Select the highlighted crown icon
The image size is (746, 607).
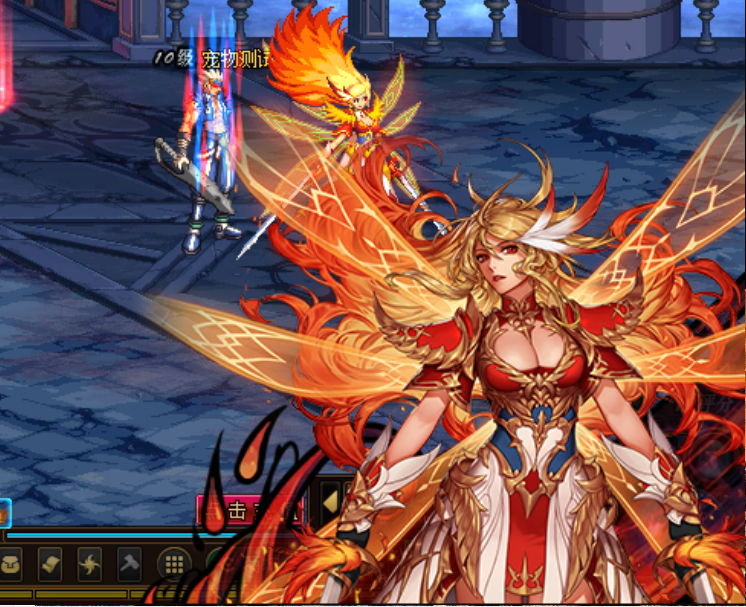point(4,513)
